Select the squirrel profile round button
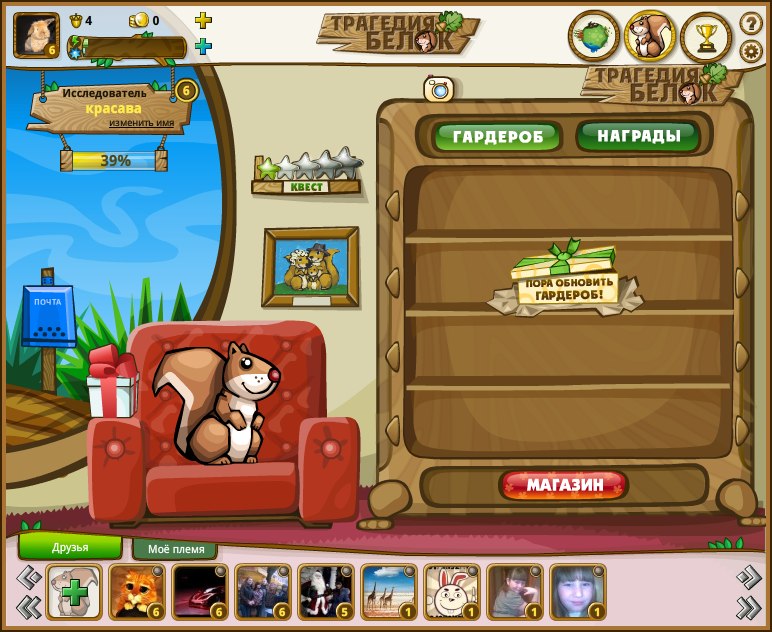772x632 pixels. [650, 37]
